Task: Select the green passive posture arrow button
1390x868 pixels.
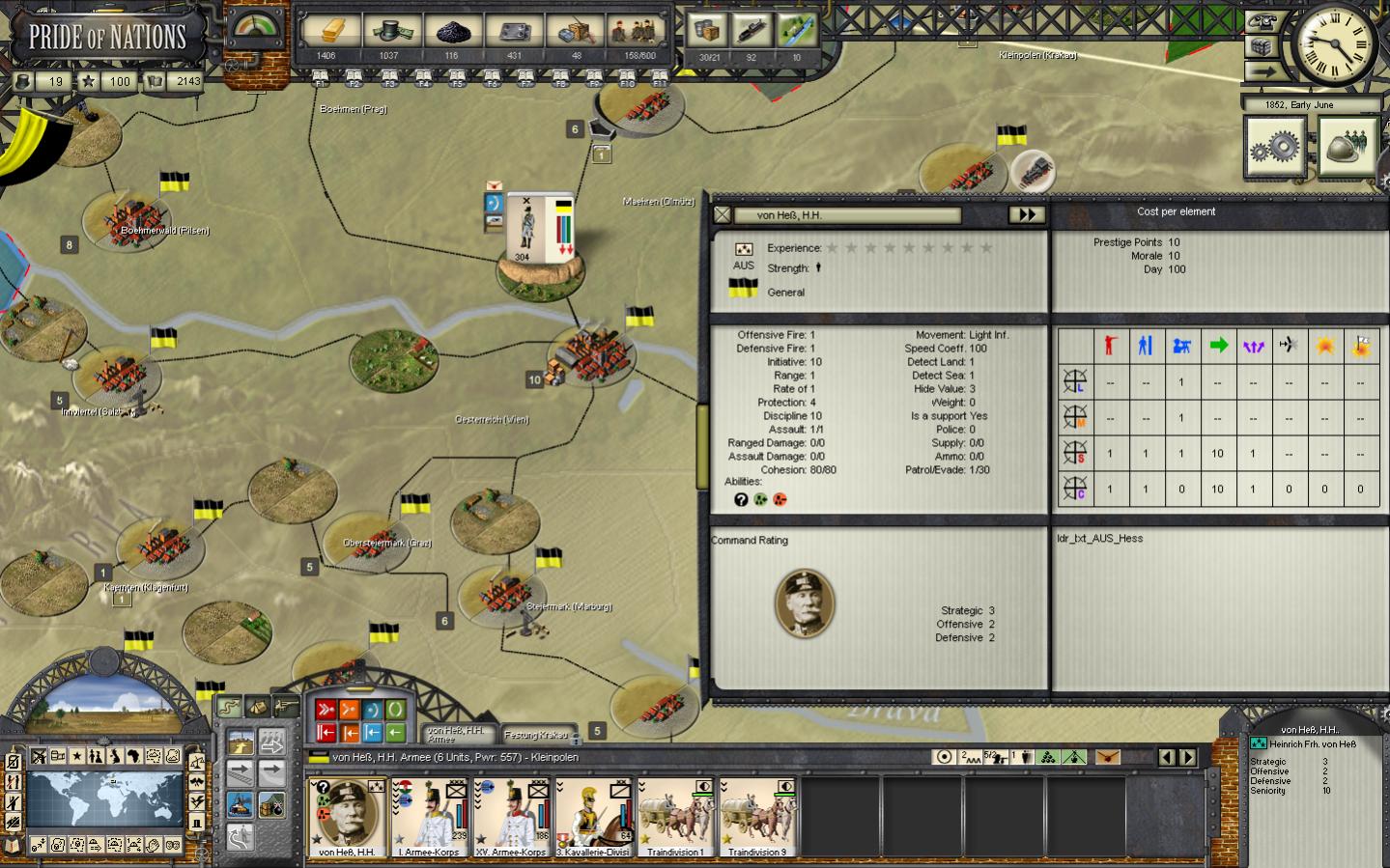Action: [x=395, y=733]
